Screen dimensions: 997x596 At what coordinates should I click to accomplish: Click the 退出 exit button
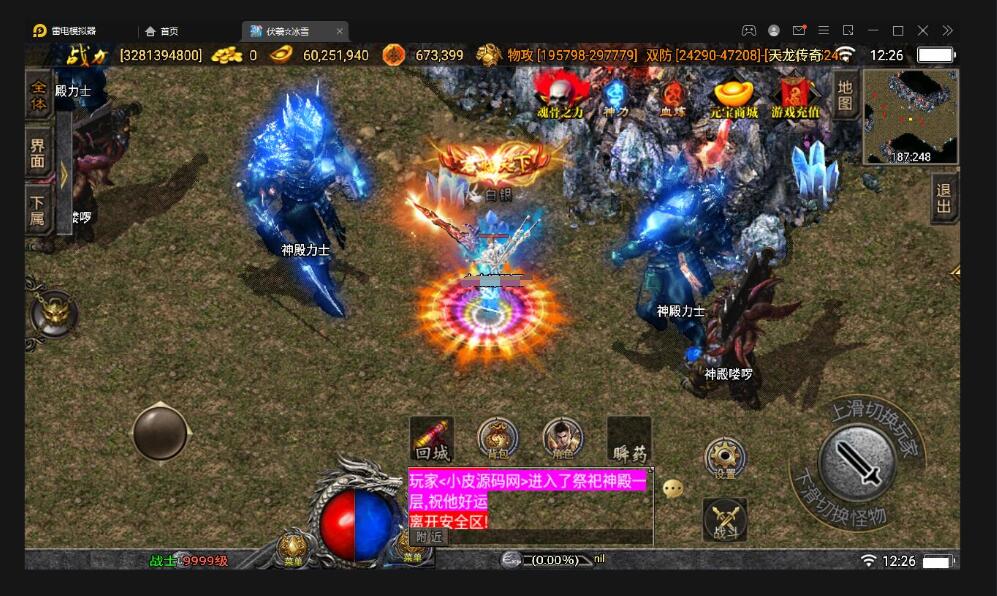[x=943, y=199]
